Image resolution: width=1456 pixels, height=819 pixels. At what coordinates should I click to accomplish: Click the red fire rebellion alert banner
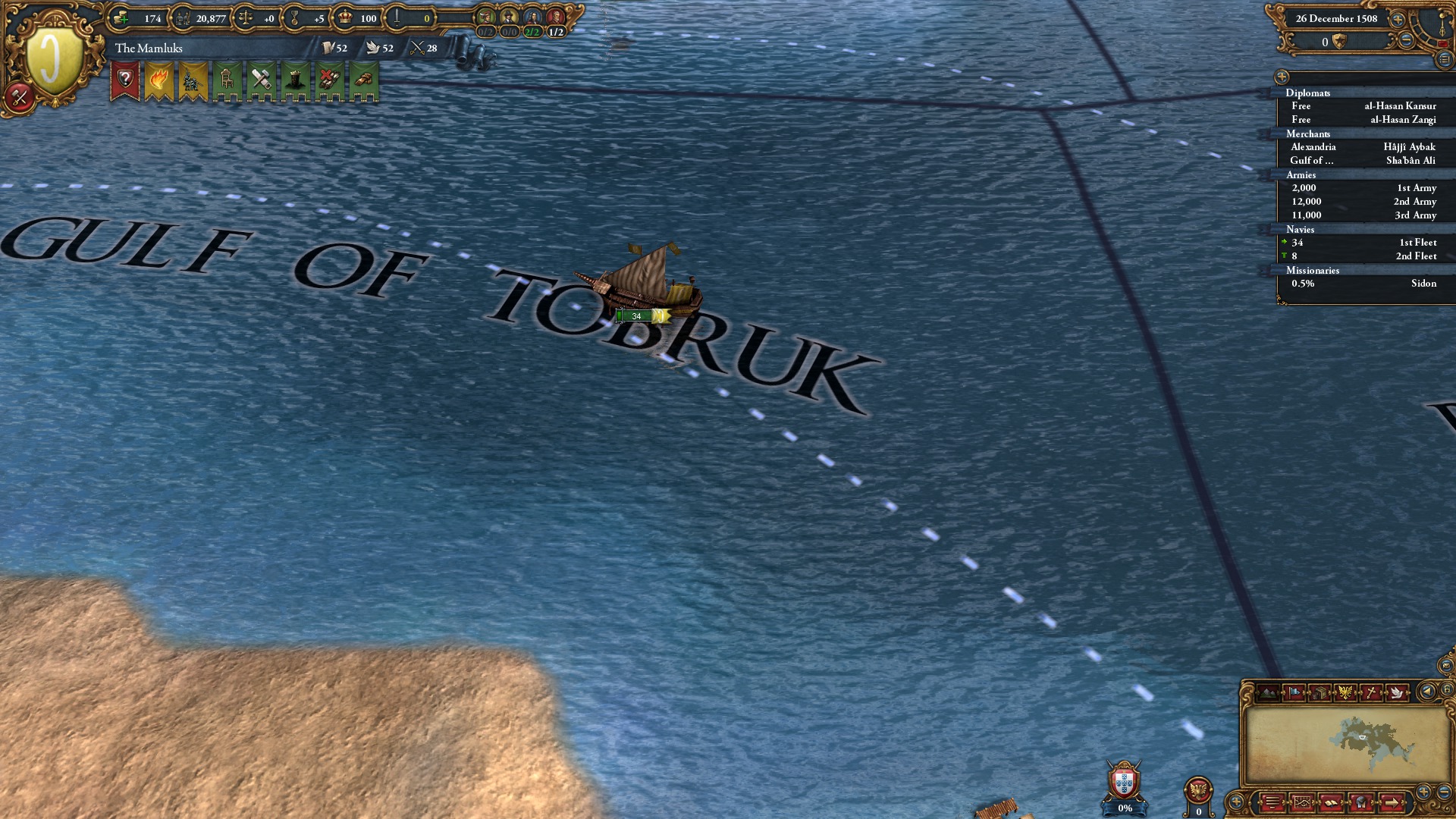coord(159,80)
